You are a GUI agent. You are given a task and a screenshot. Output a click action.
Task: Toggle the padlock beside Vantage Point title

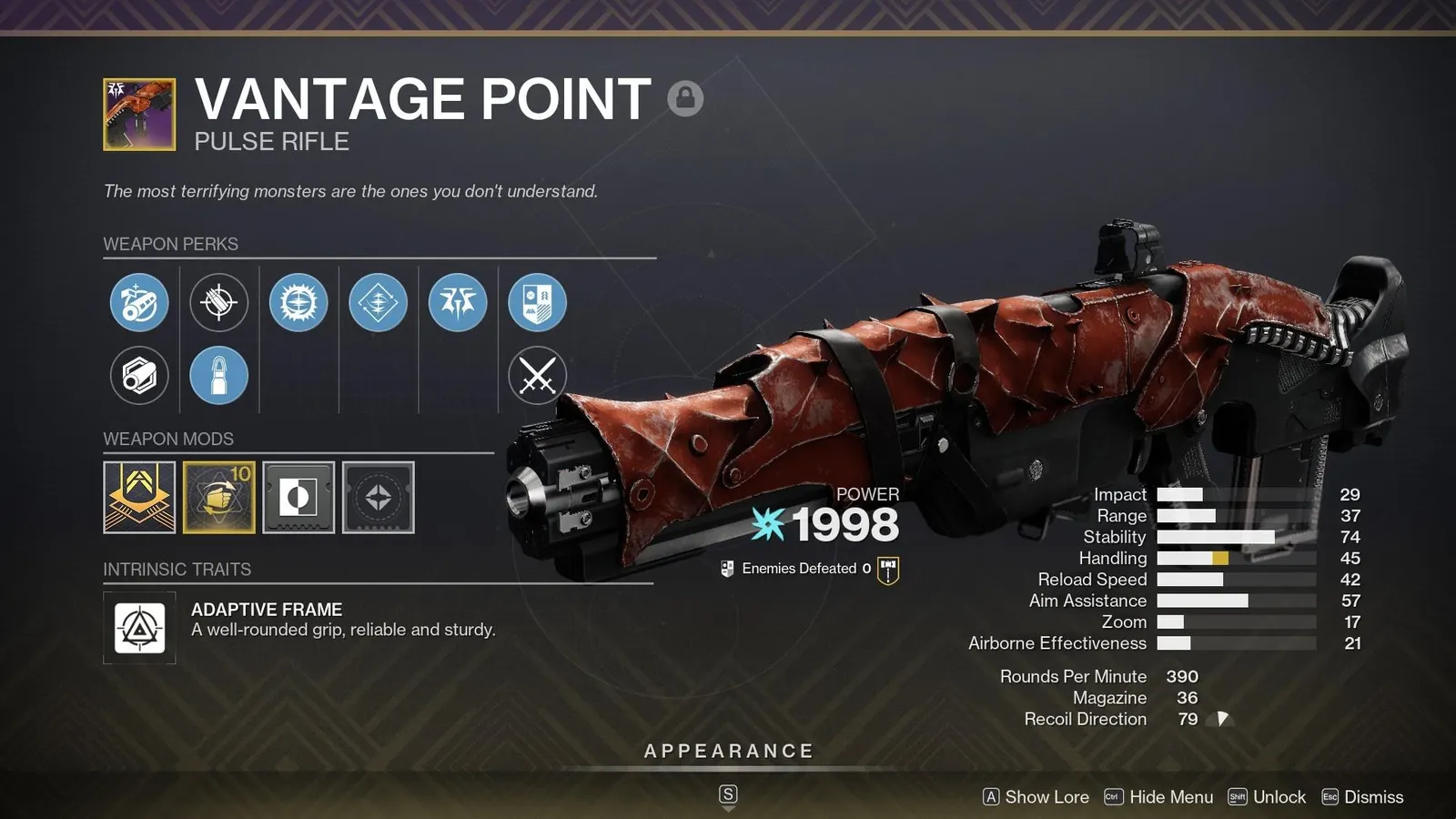(x=683, y=99)
